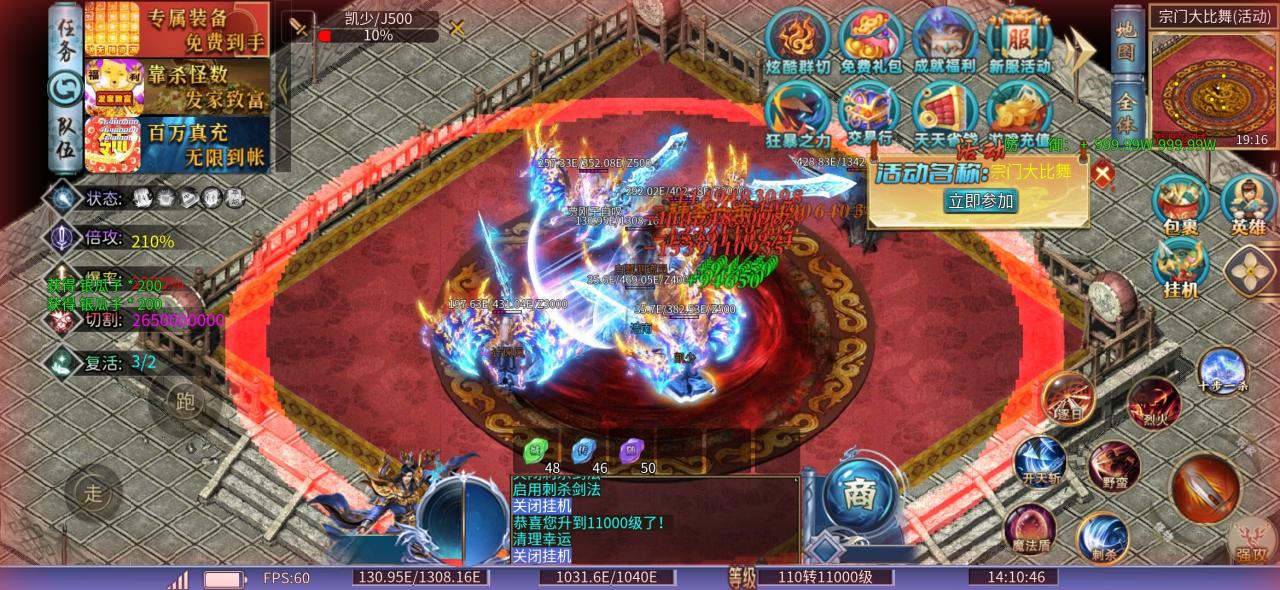Open the 新服活动 new server event
Viewport: 1280px width, 590px height.
point(1019,40)
